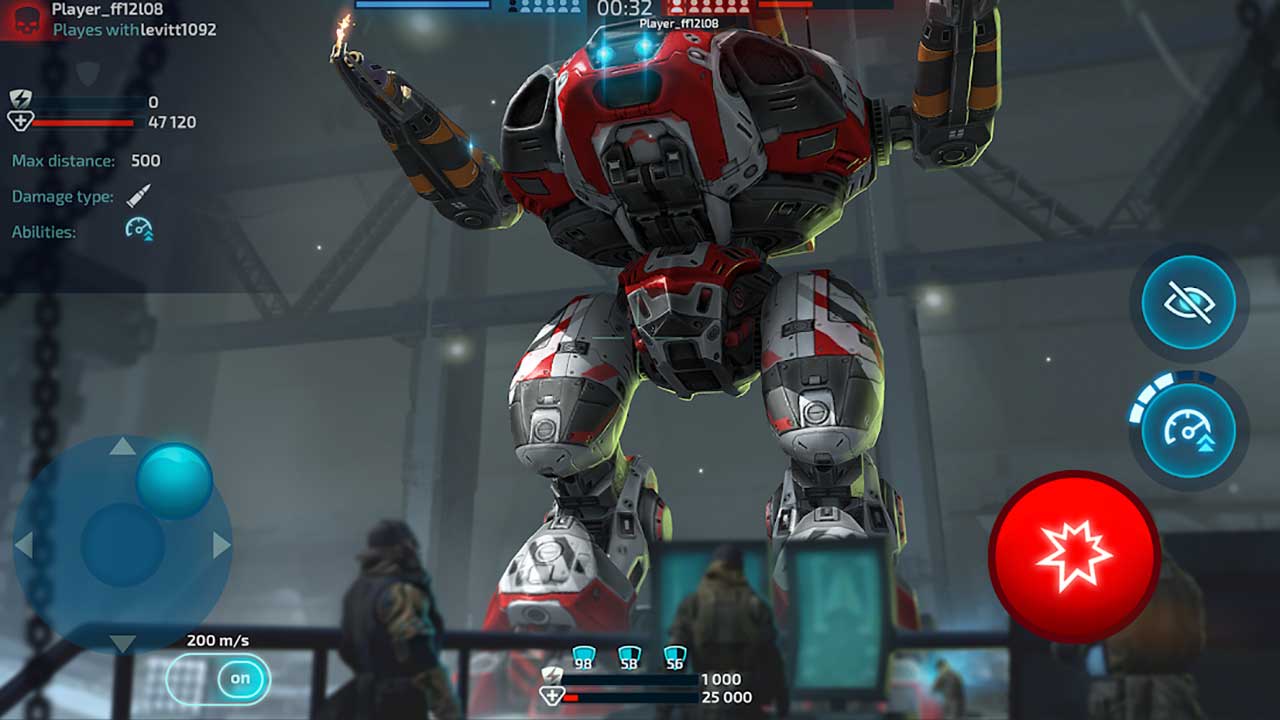
Task: Toggle enemy visibility with the crossed eye button
Action: pyautogui.click(x=1188, y=303)
